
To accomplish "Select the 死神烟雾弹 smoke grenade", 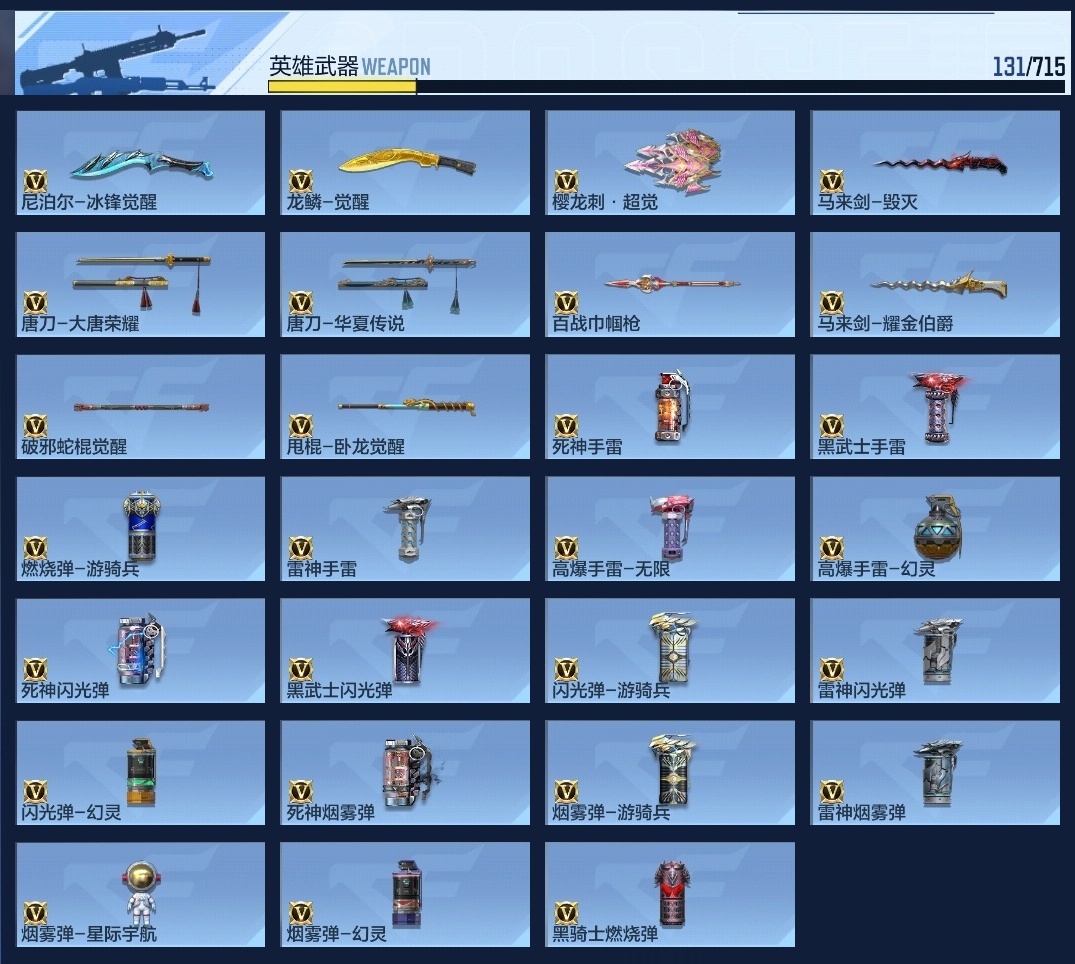I will [405, 773].
